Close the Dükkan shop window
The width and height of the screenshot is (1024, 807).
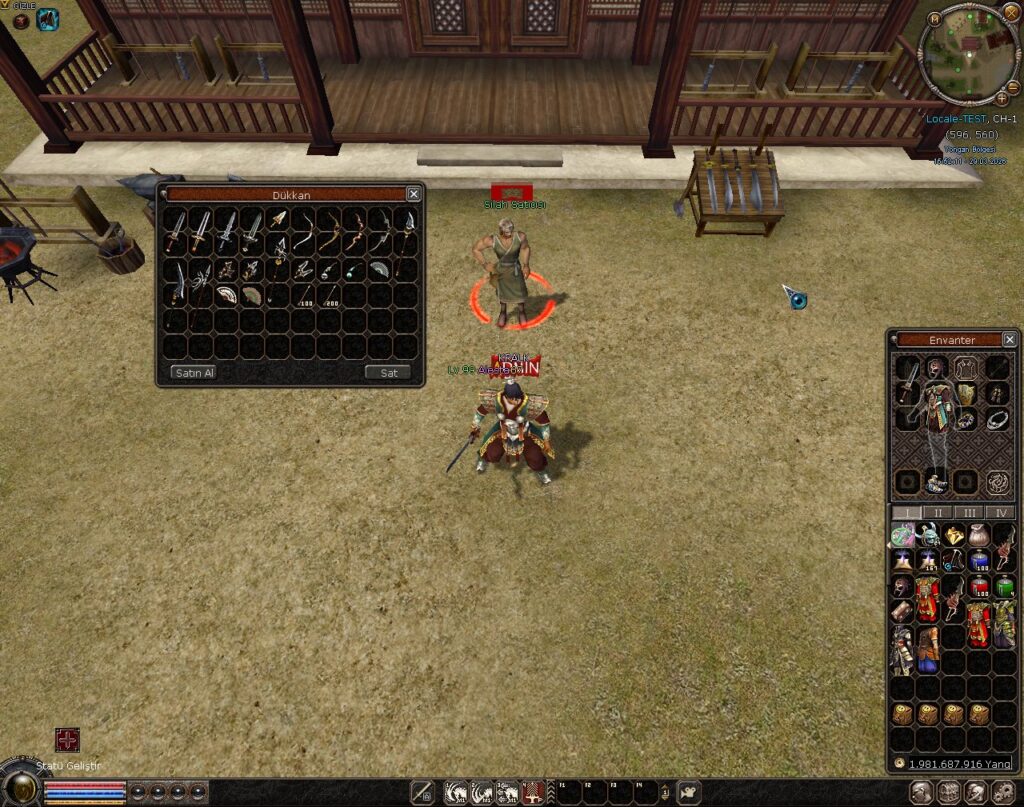pos(413,194)
